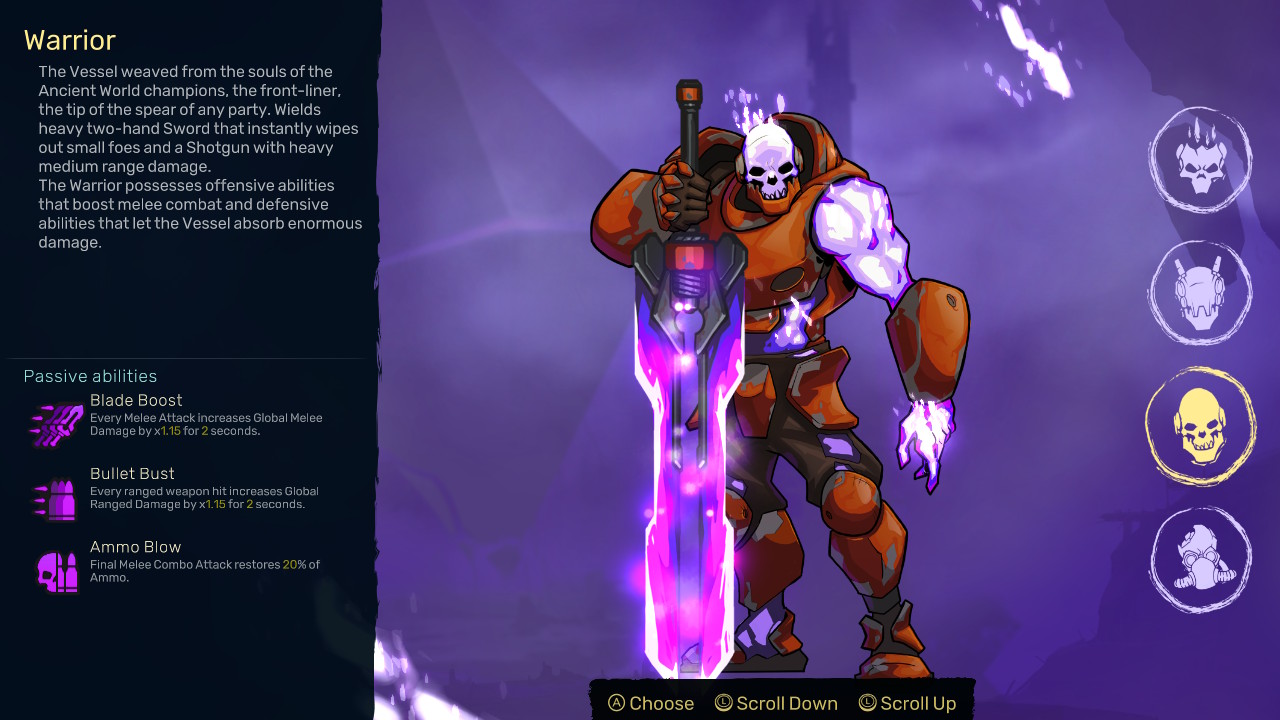1280x720 pixels.
Task: Select the gas mask class emblem
Action: click(1200, 560)
